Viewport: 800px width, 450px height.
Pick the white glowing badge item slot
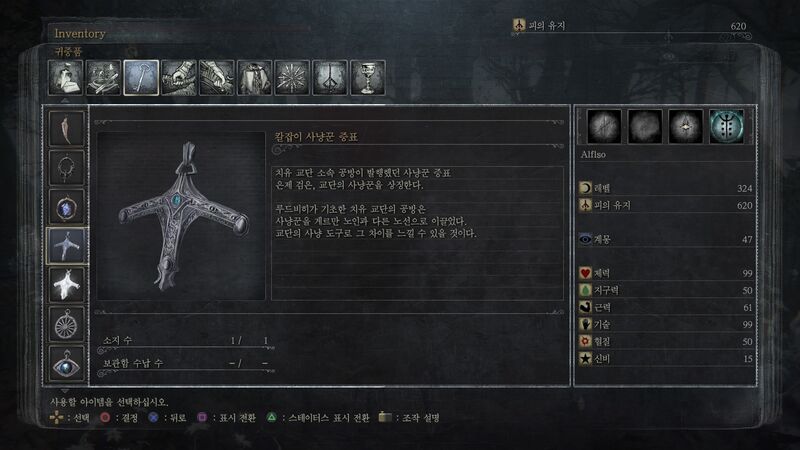(x=68, y=285)
